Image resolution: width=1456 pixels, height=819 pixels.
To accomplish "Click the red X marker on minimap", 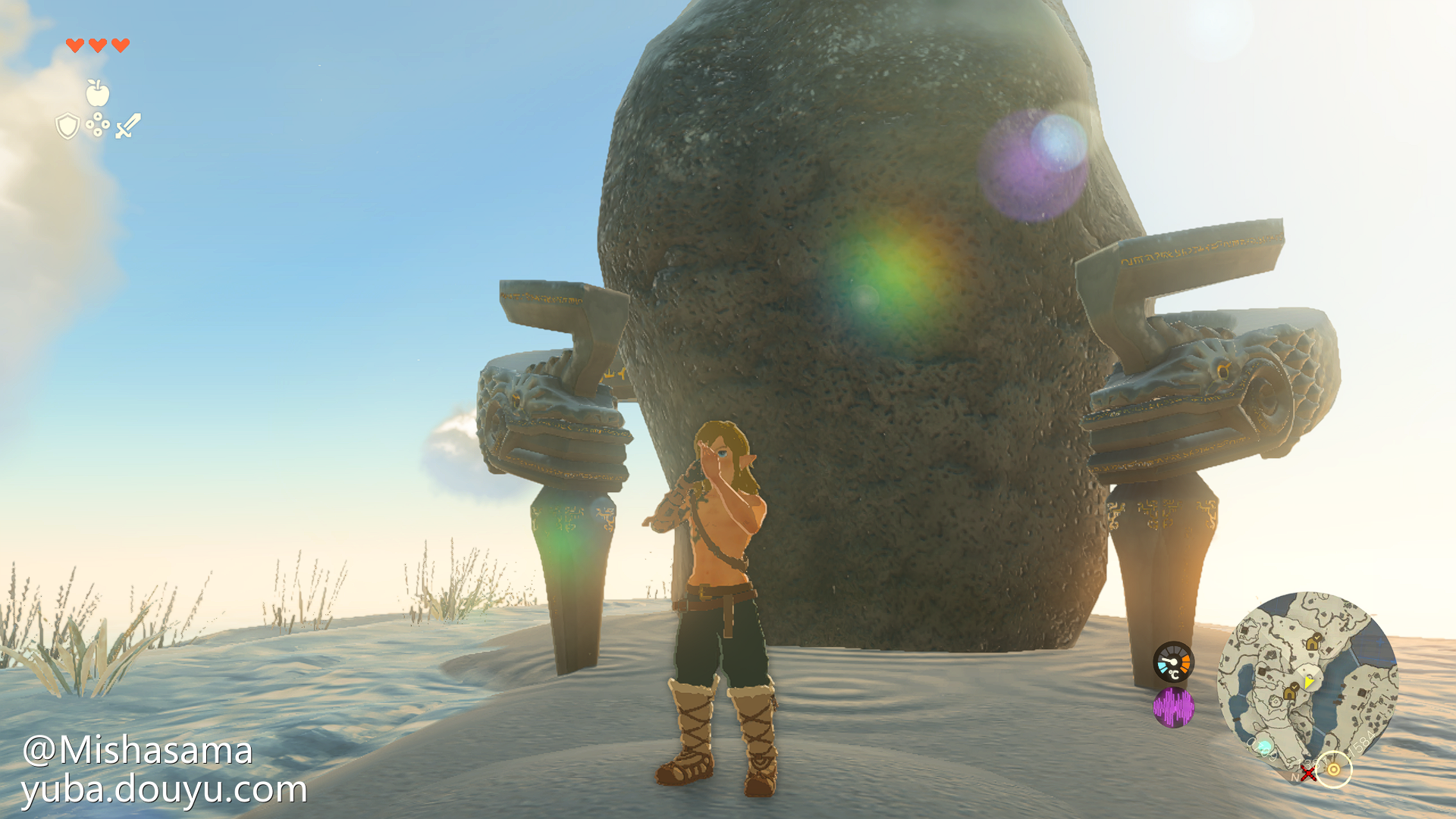I will tap(1308, 773).
